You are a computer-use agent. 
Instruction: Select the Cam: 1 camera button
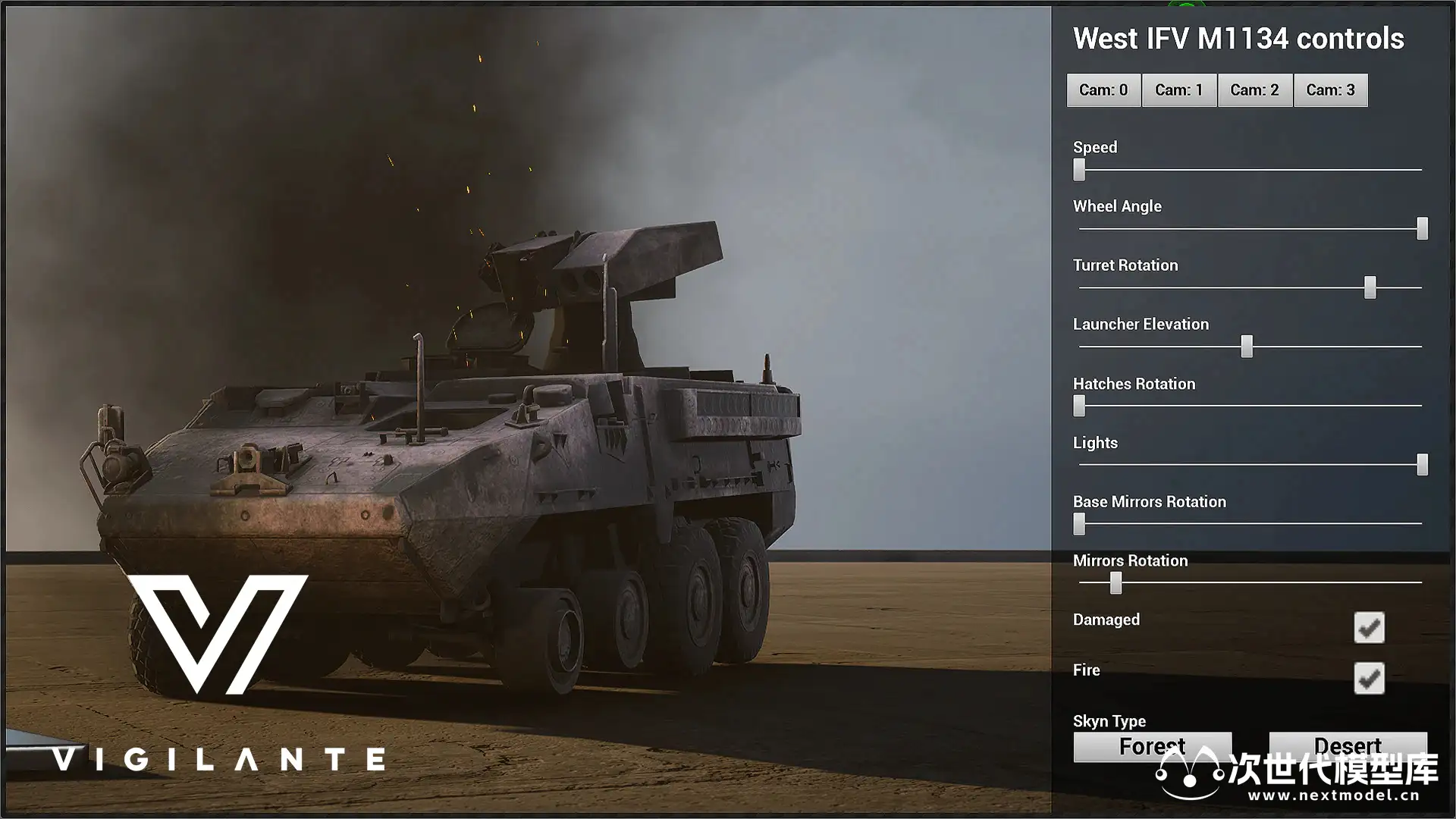coord(1179,90)
